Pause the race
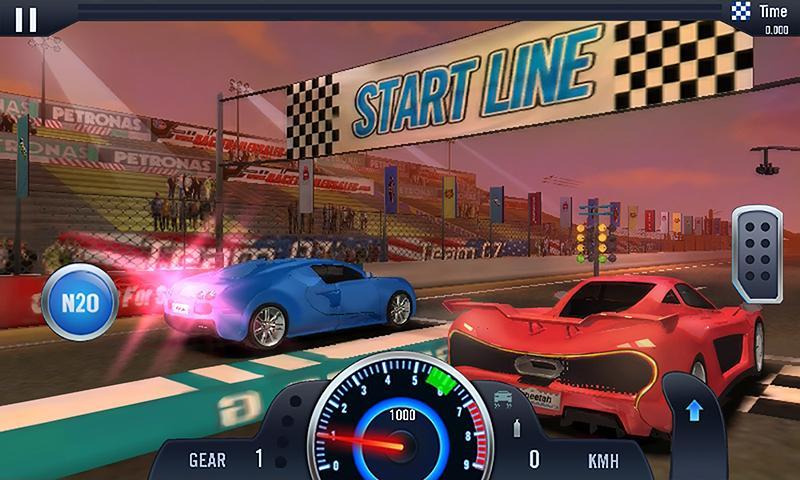Screen dimensions: 800x480 (28, 19)
